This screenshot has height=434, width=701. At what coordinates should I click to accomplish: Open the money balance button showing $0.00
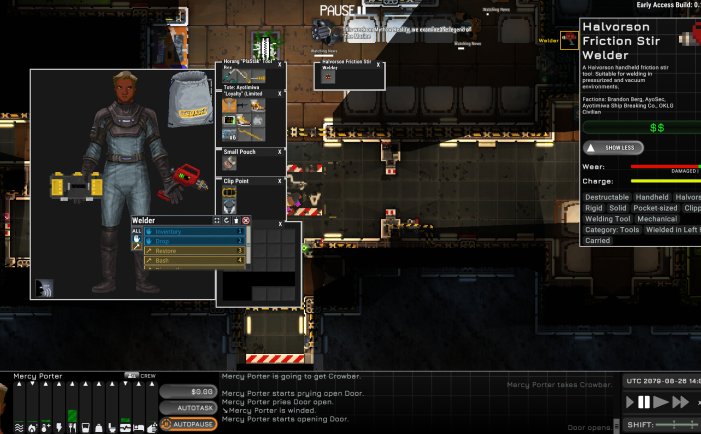(x=188, y=392)
